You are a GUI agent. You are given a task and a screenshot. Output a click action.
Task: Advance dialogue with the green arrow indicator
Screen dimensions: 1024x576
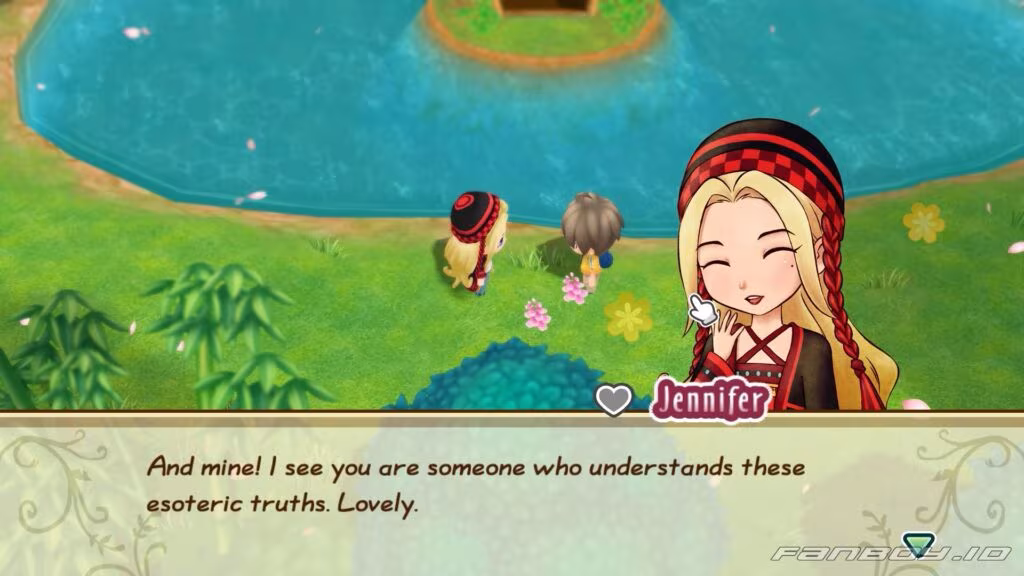[x=916, y=546]
